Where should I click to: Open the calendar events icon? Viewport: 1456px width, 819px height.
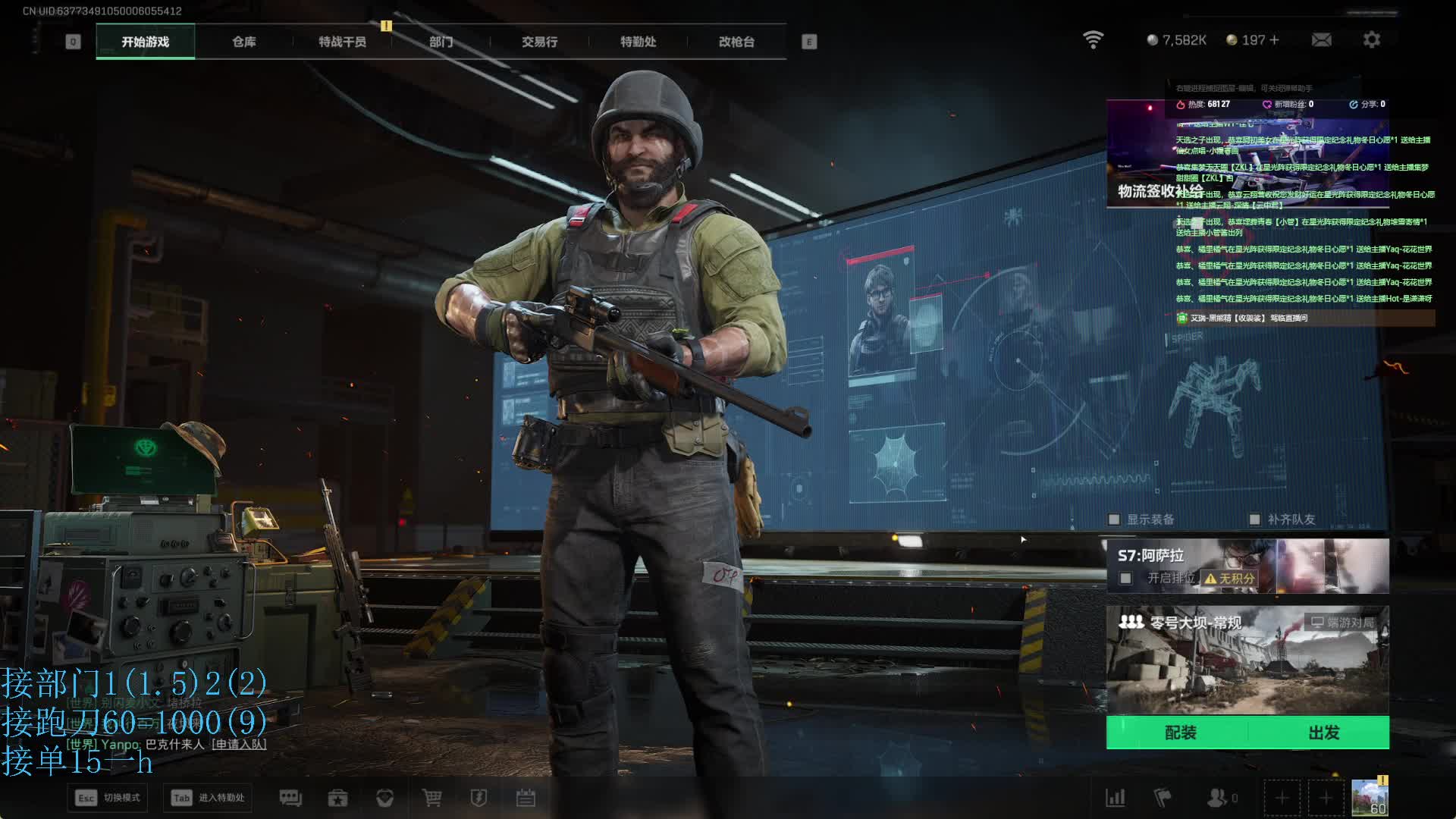coord(526,798)
